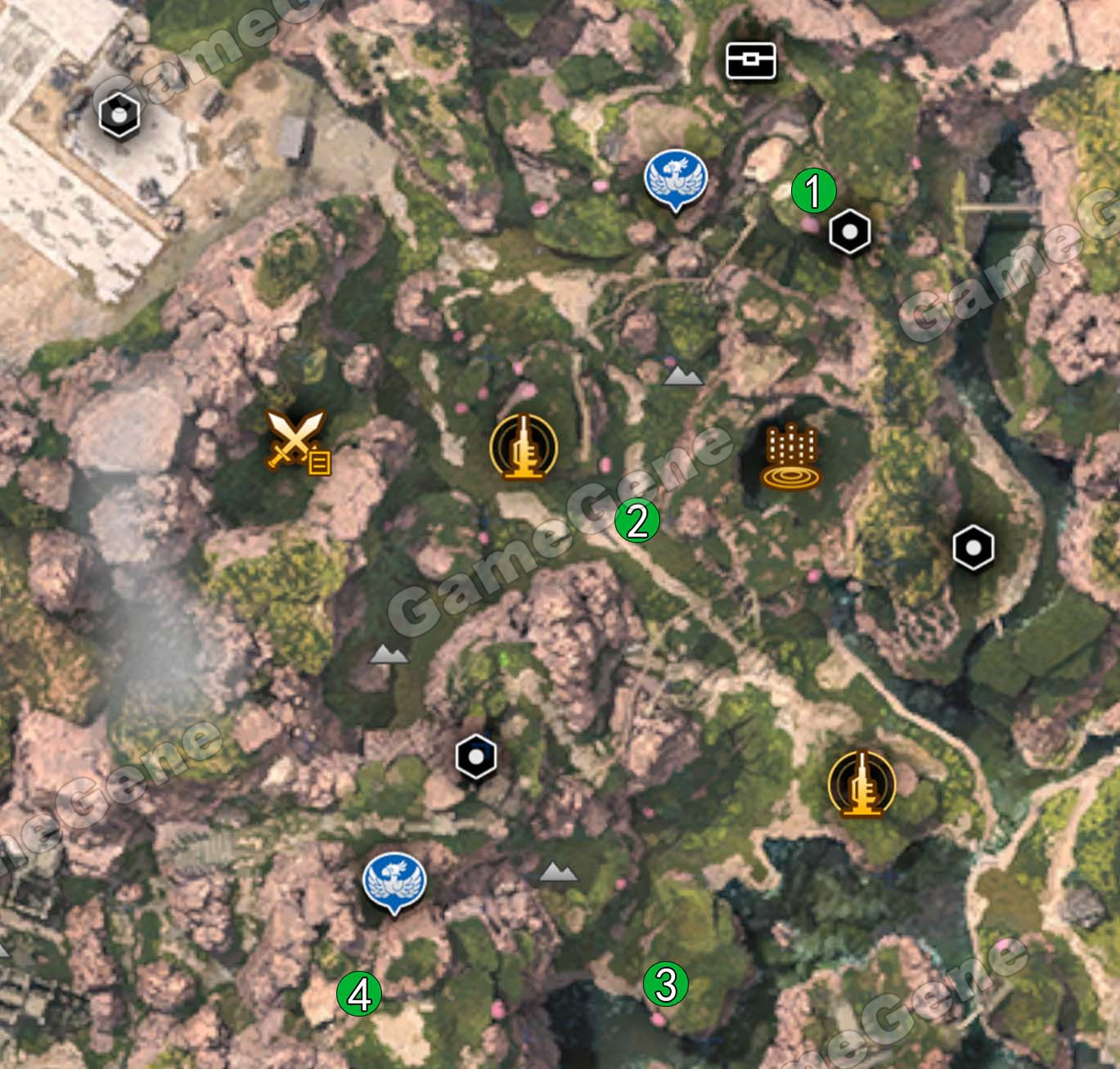The image size is (1120, 1069).
Task: Open the crossed swords combat marker
Action: click(x=298, y=440)
